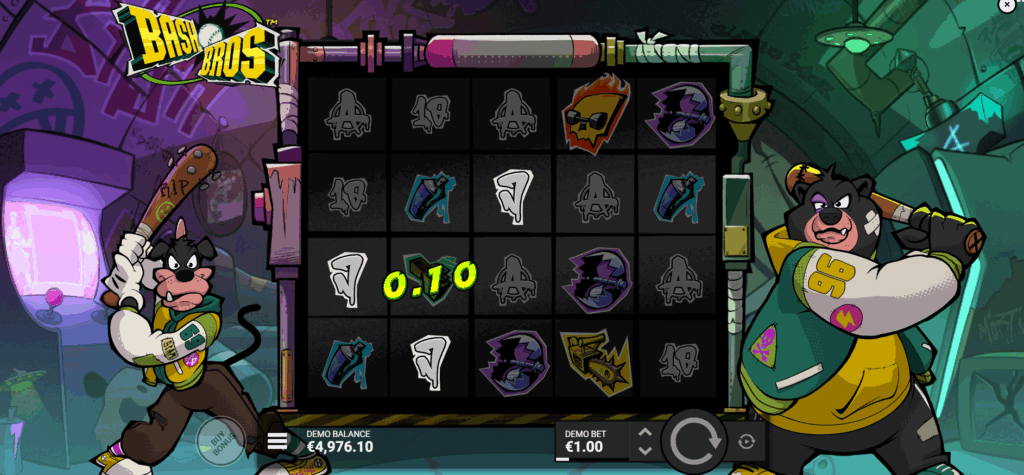Increase the demo bet with the up arrow

(x=645, y=433)
